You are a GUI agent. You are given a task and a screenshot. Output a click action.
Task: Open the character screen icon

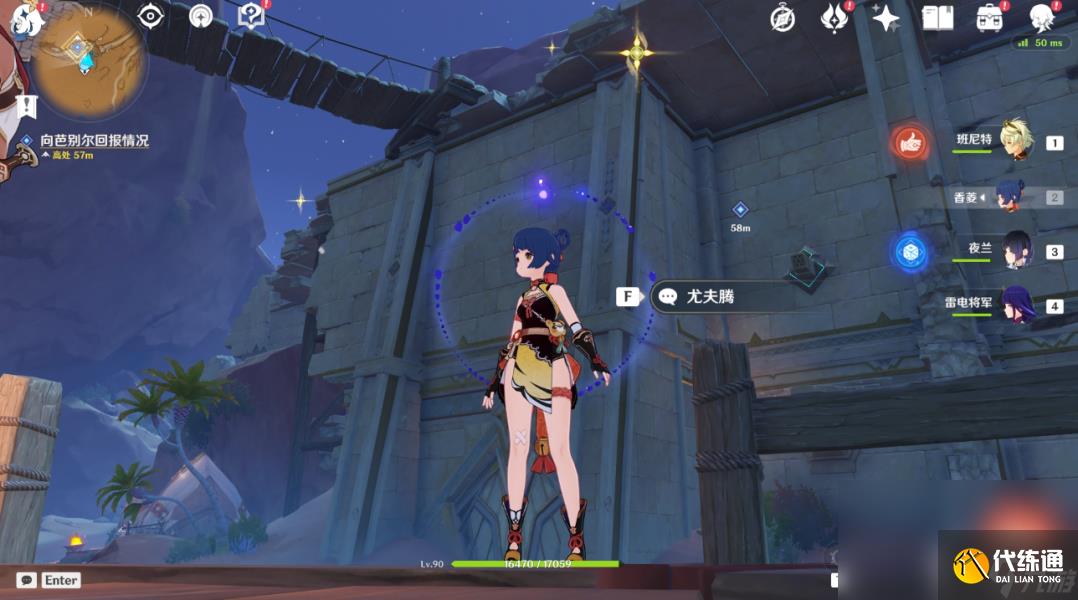(x=1042, y=17)
